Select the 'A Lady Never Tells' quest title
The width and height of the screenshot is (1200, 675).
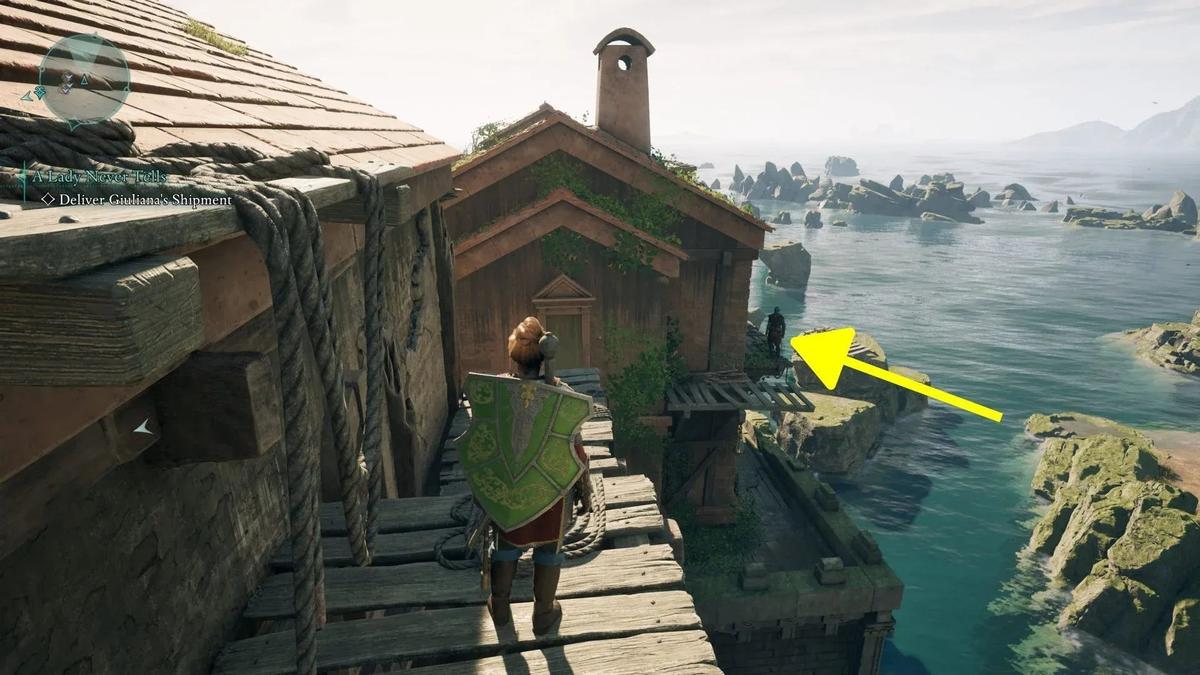pyautogui.click(x=97, y=177)
